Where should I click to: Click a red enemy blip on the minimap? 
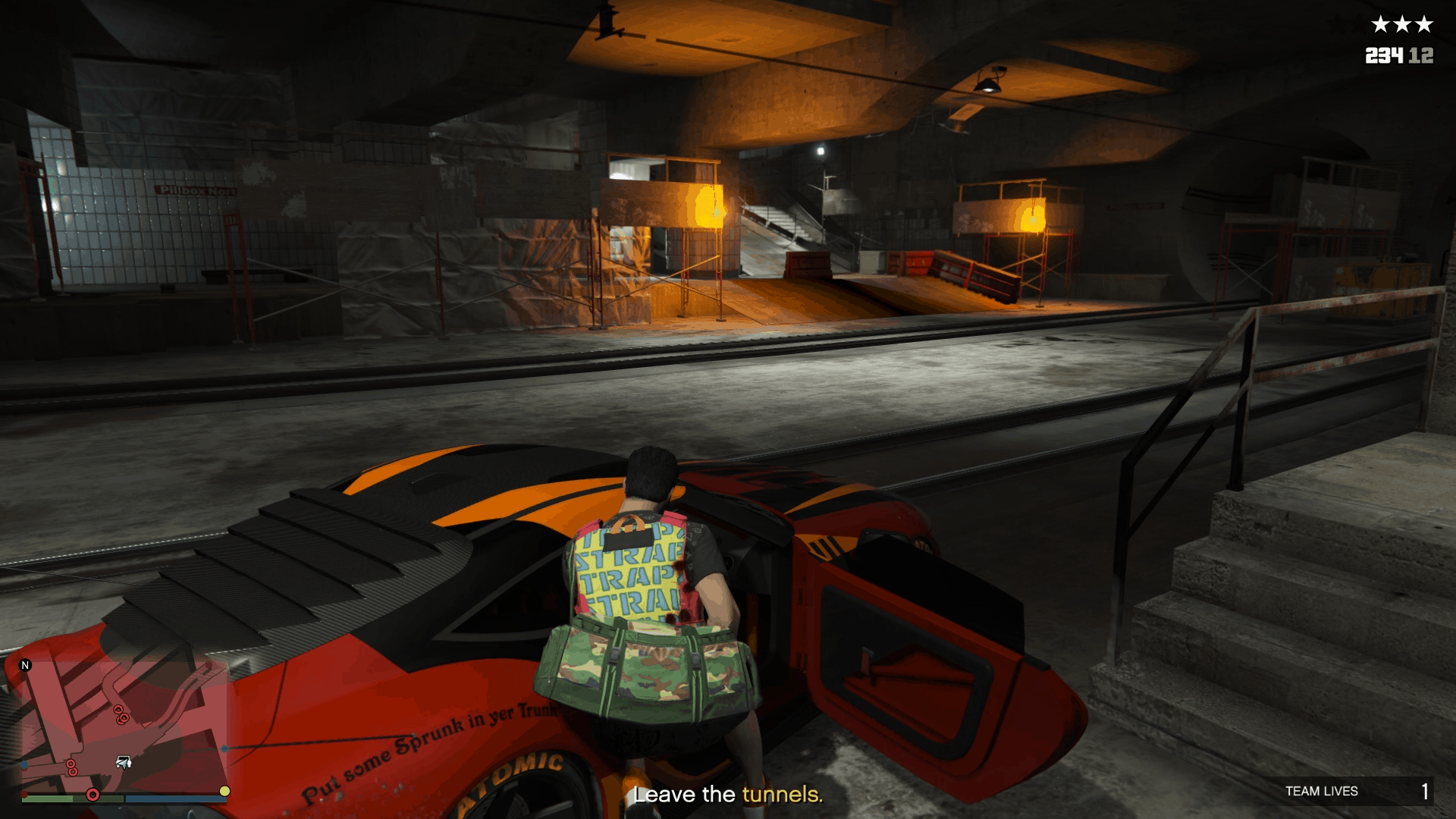(118, 709)
